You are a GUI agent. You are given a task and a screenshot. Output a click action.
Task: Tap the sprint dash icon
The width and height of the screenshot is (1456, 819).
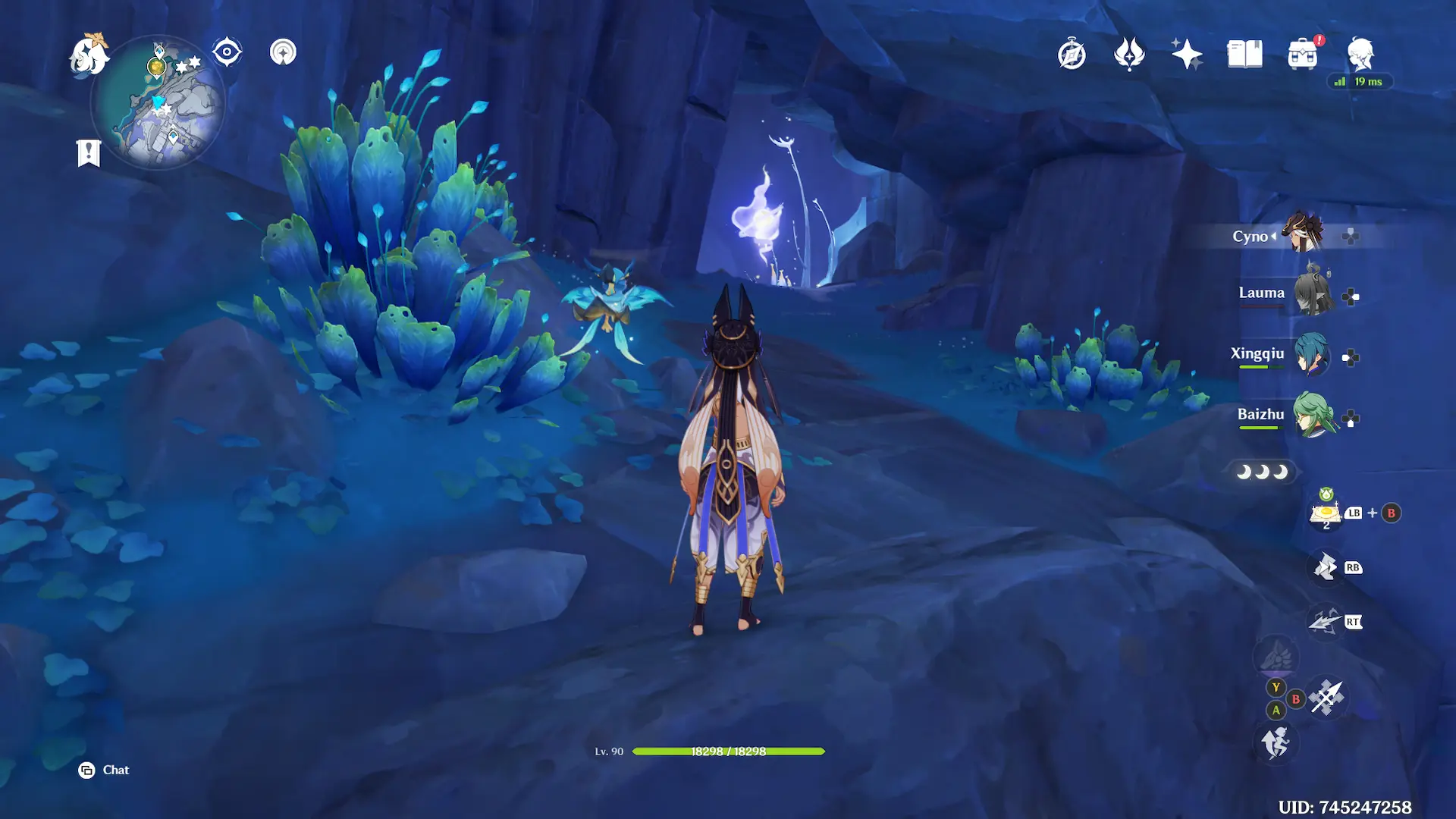click(x=1276, y=742)
